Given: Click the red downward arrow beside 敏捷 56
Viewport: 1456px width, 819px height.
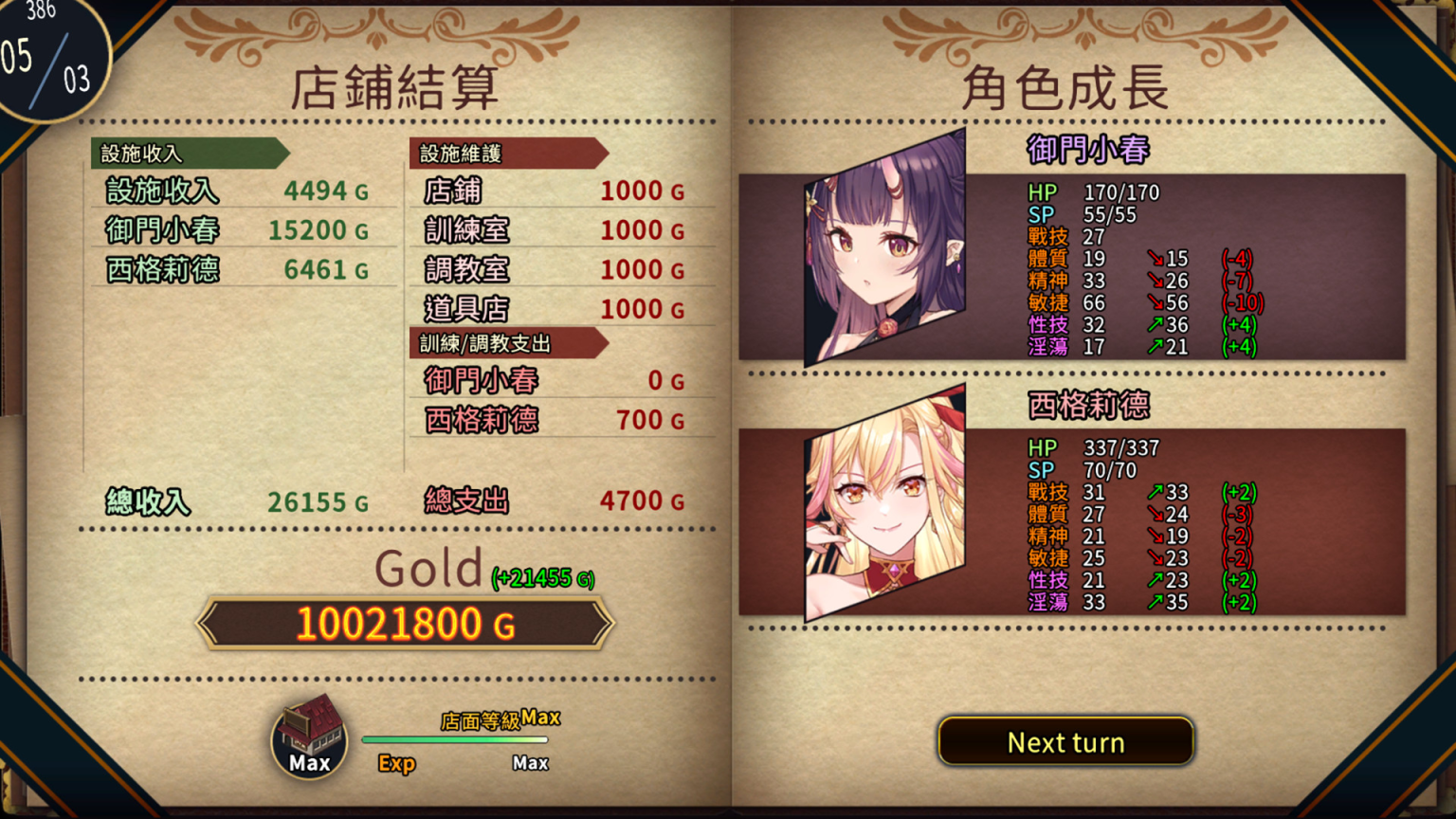Looking at the screenshot, I should [x=1158, y=302].
